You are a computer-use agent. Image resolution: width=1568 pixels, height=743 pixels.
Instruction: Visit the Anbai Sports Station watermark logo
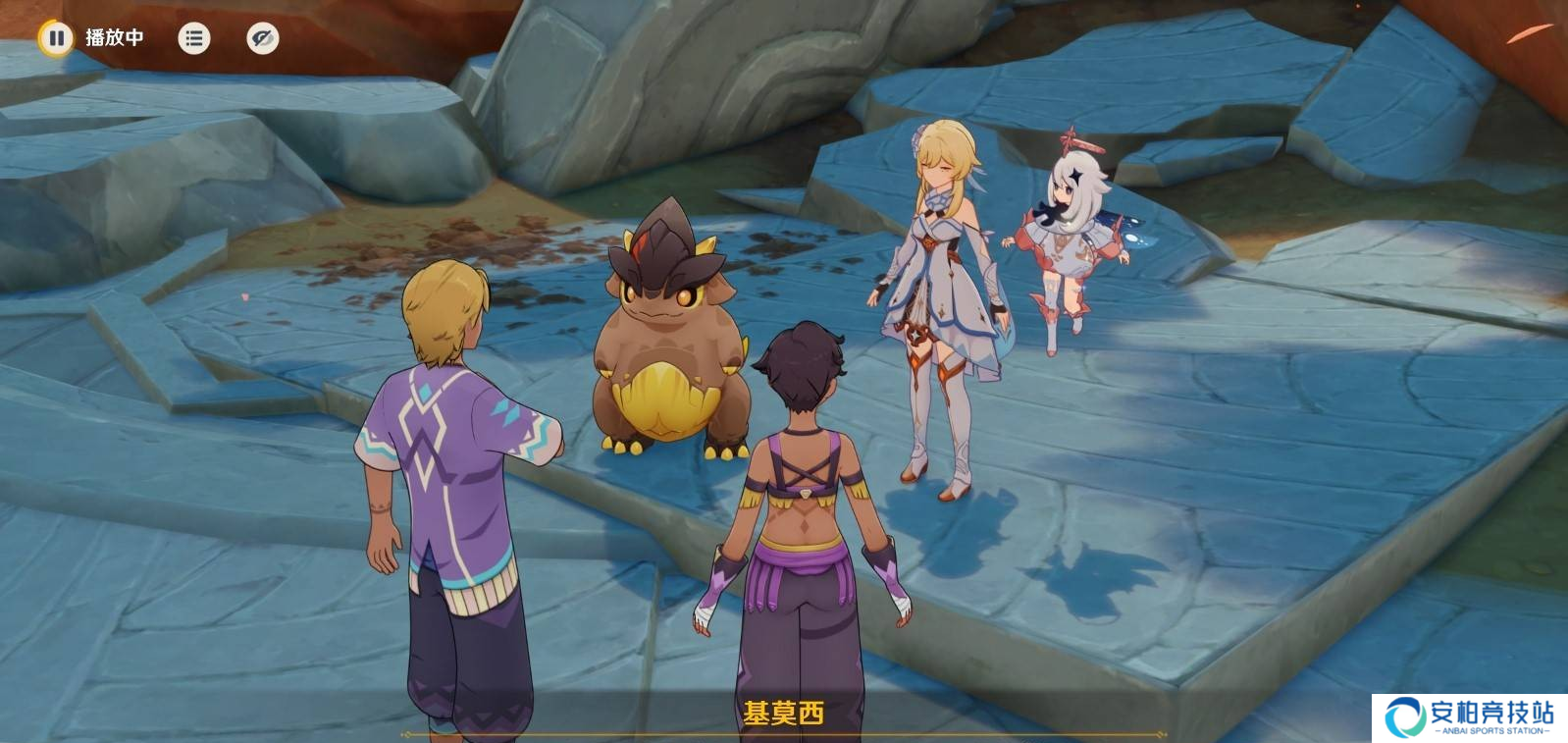coord(1468,717)
